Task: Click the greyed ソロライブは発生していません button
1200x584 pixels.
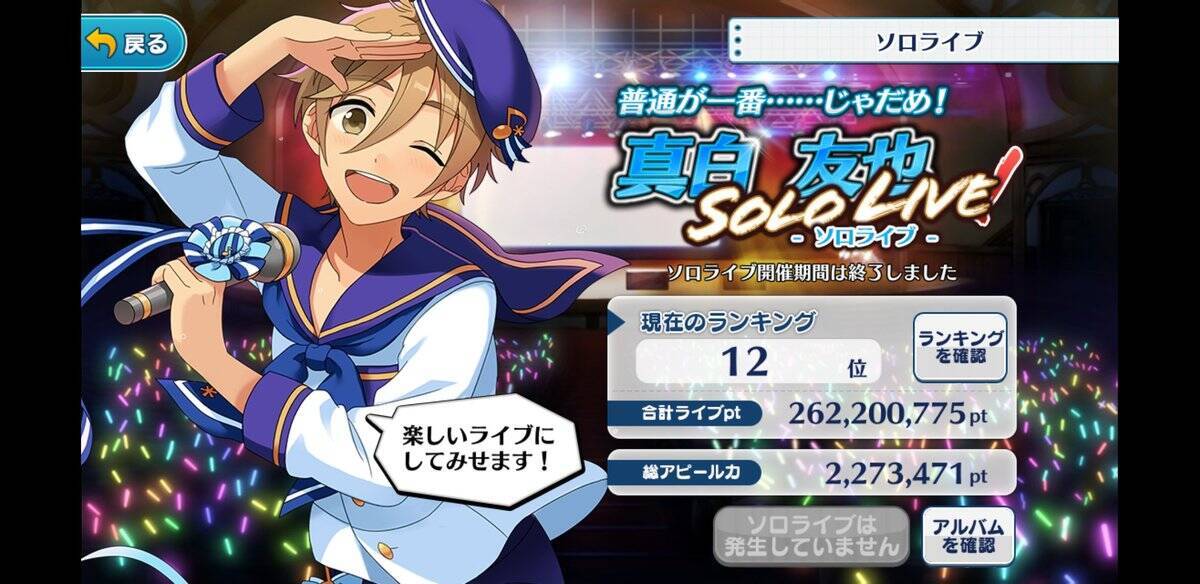Action: coord(811,535)
